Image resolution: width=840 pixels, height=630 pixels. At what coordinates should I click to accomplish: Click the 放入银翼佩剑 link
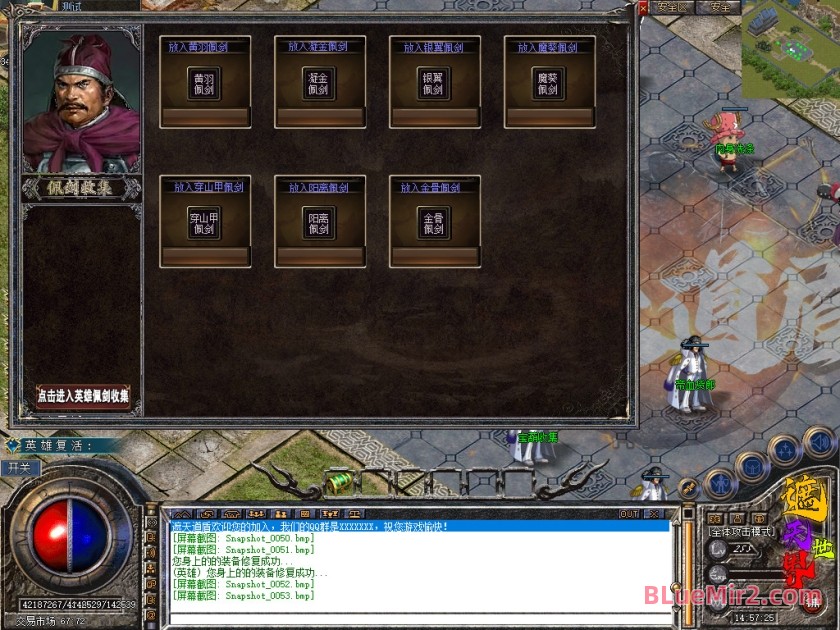click(434, 47)
